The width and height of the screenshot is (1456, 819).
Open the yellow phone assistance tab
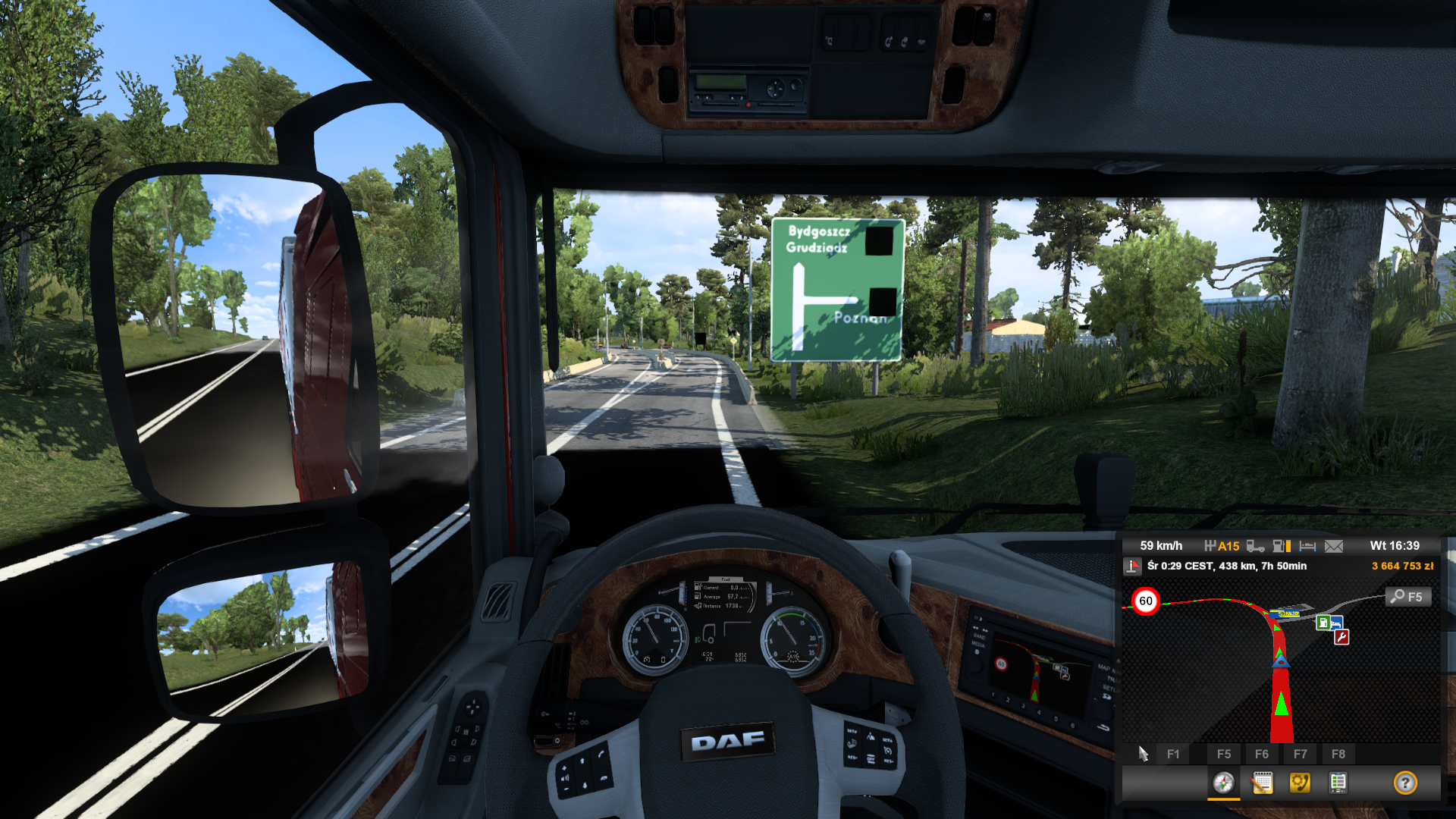pos(1300,783)
